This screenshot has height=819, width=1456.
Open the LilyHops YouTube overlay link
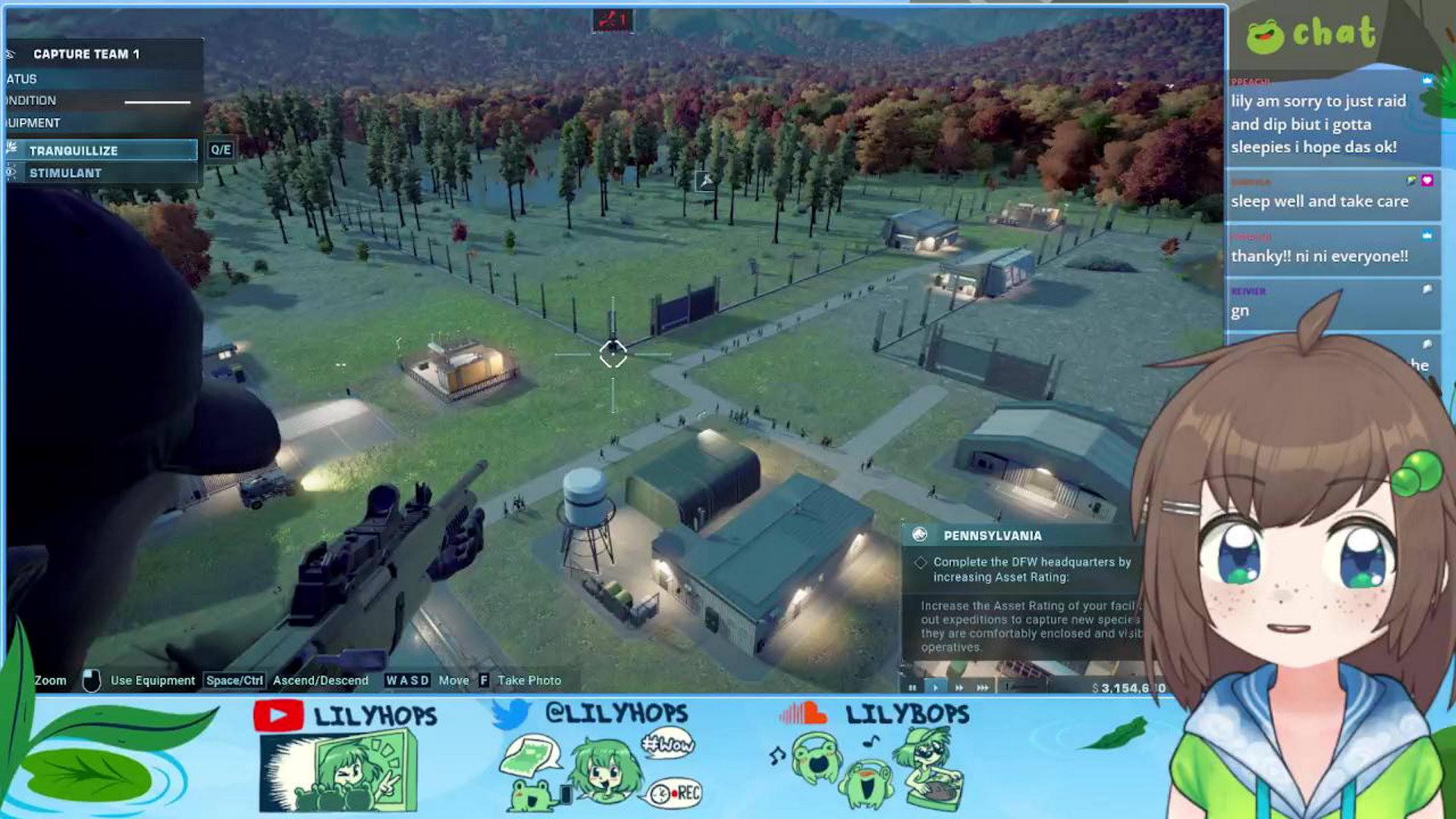346,715
